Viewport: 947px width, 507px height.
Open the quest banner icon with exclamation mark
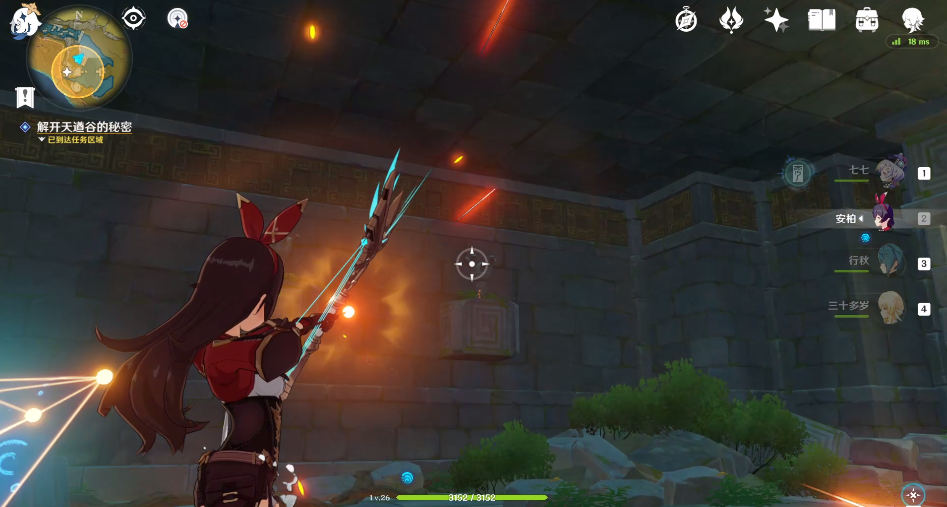pyautogui.click(x=26, y=97)
